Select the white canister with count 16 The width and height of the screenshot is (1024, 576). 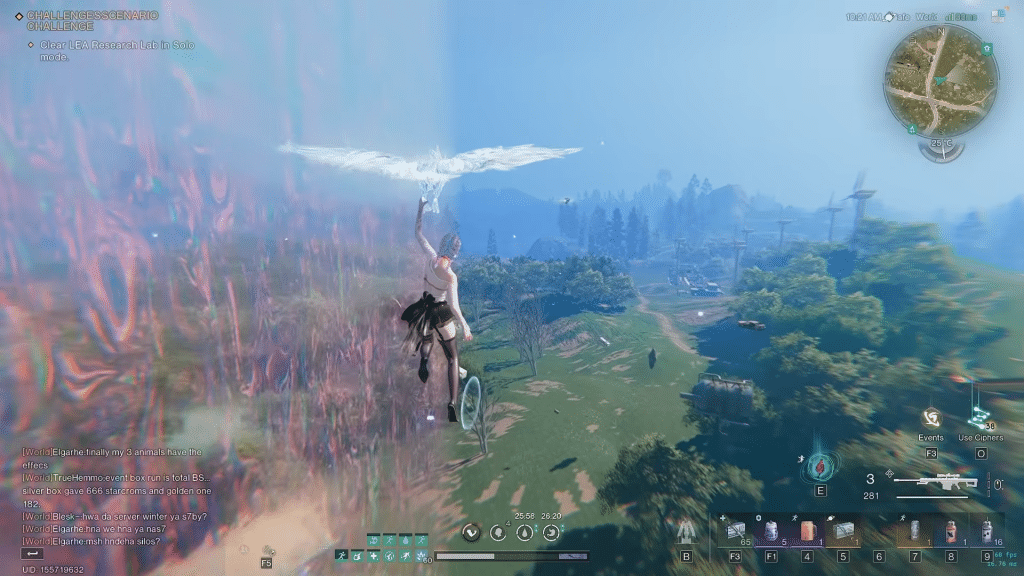[987, 532]
